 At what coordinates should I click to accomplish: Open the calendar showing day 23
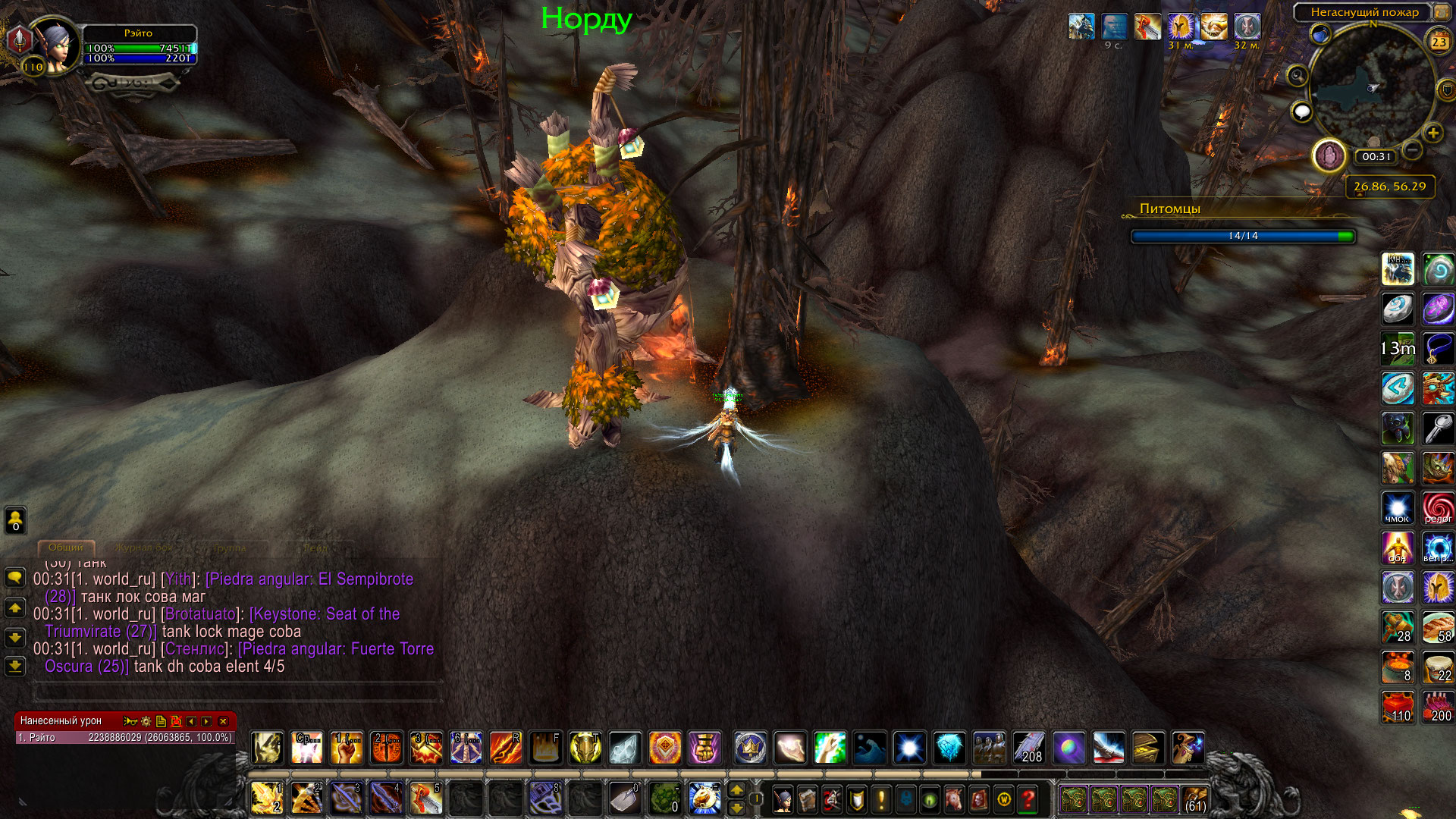1439,42
